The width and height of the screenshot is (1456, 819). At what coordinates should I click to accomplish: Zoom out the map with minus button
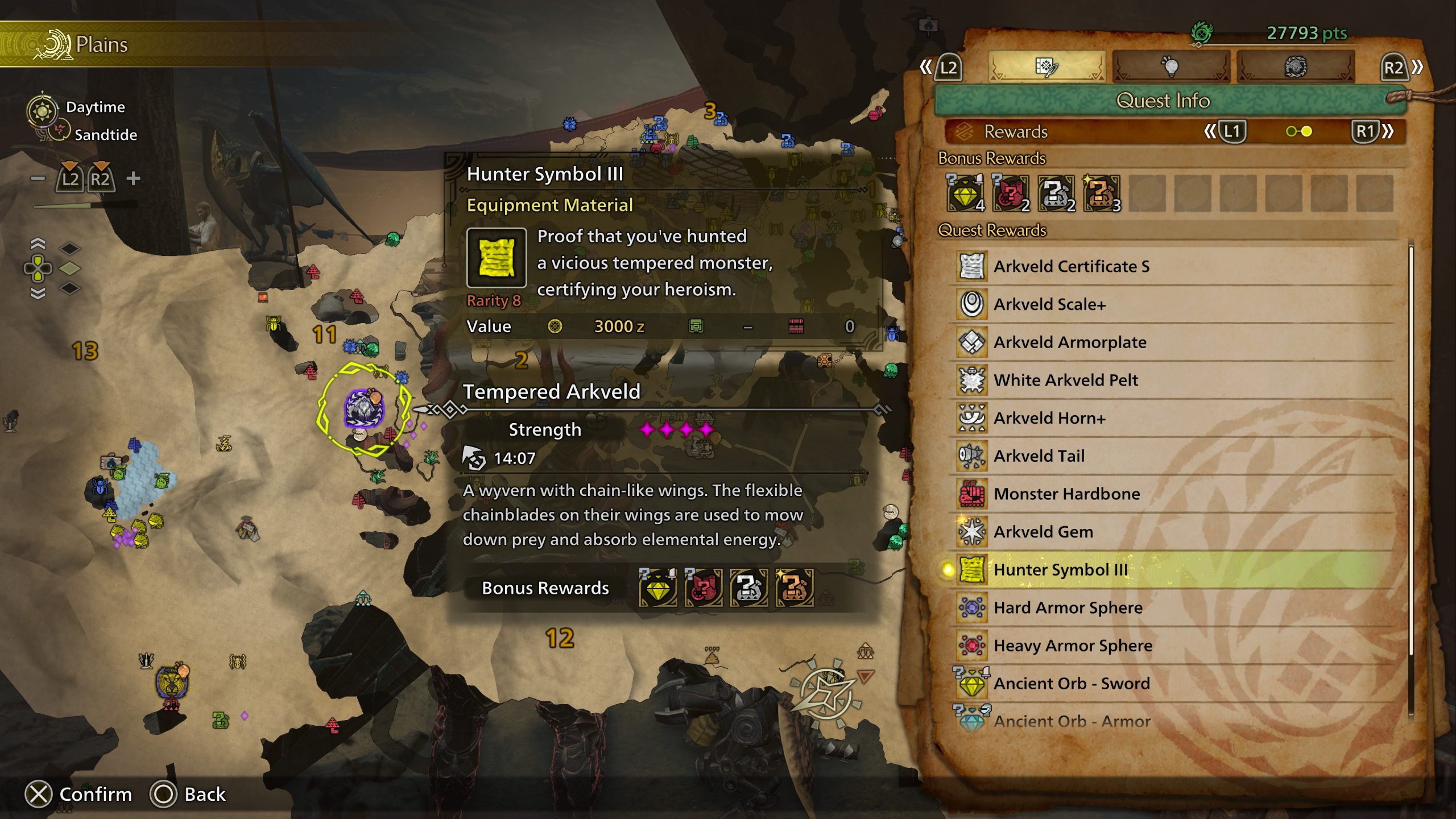tap(38, 179)
